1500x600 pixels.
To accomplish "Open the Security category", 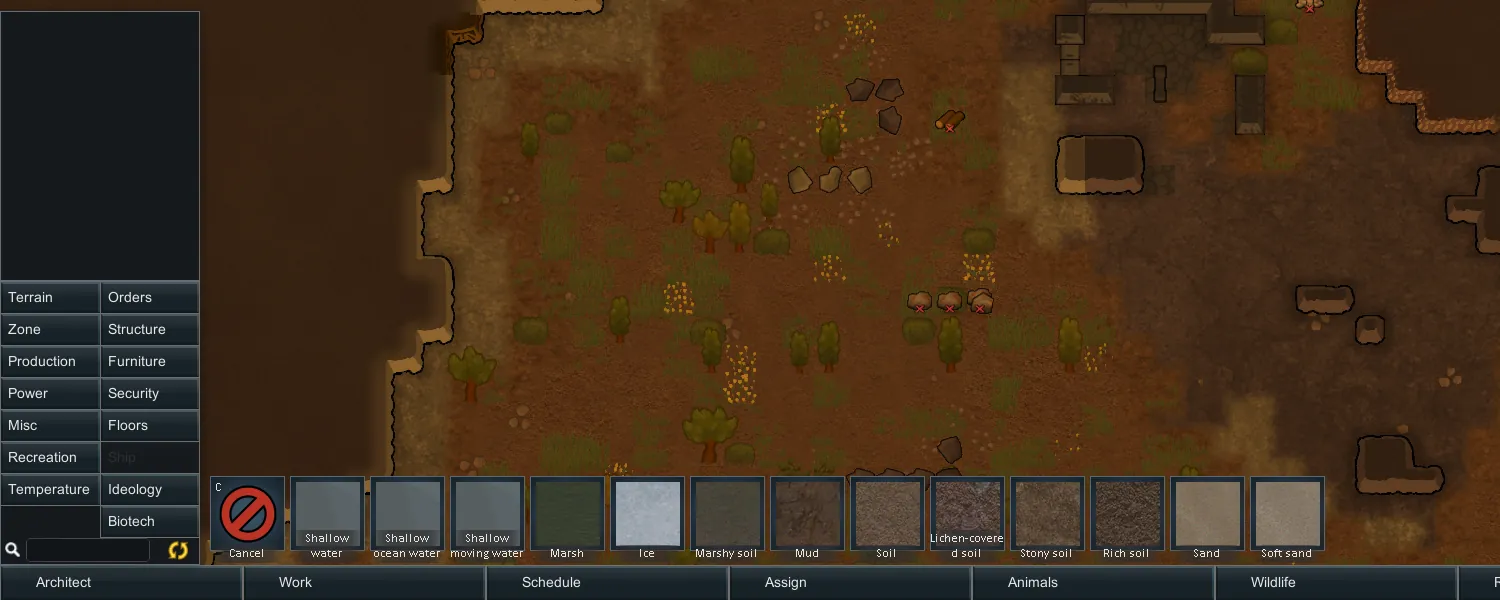I will click(149, 394).
